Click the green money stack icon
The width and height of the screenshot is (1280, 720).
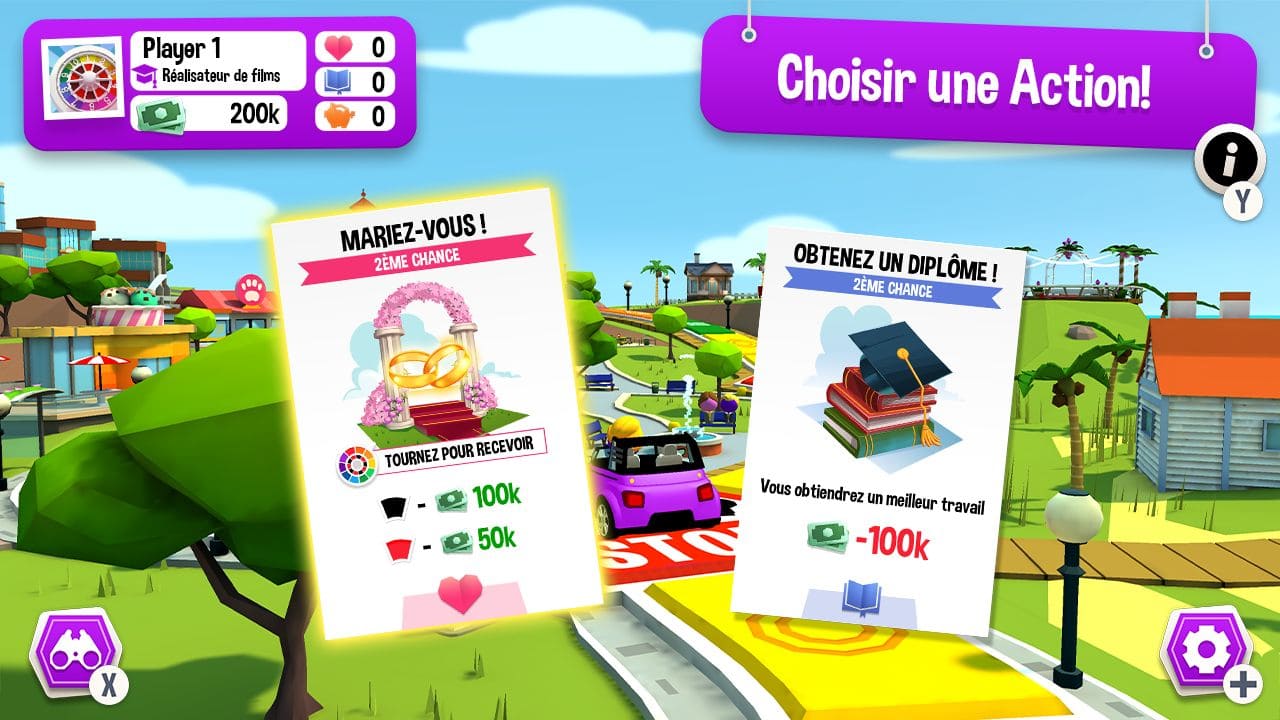tap(163, 113)
